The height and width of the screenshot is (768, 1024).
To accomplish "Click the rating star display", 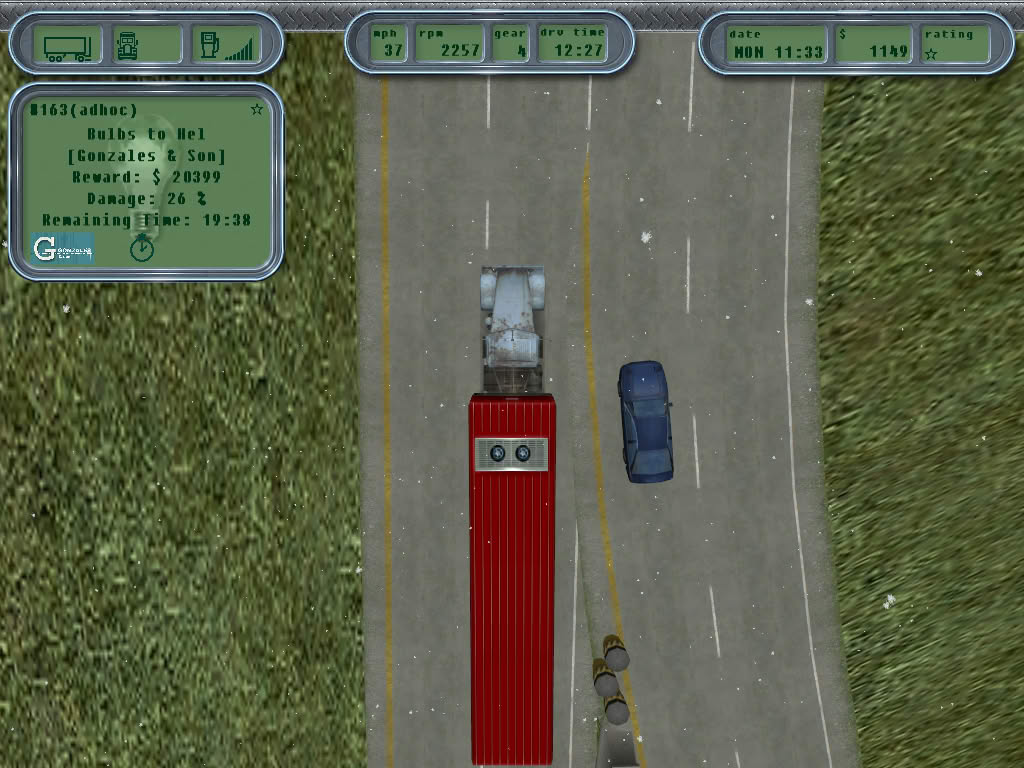I will 932,54.
